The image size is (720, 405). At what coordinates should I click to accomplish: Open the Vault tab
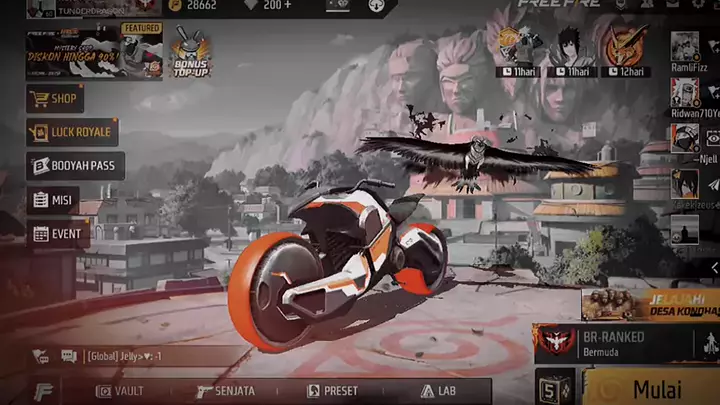(119, 391)
